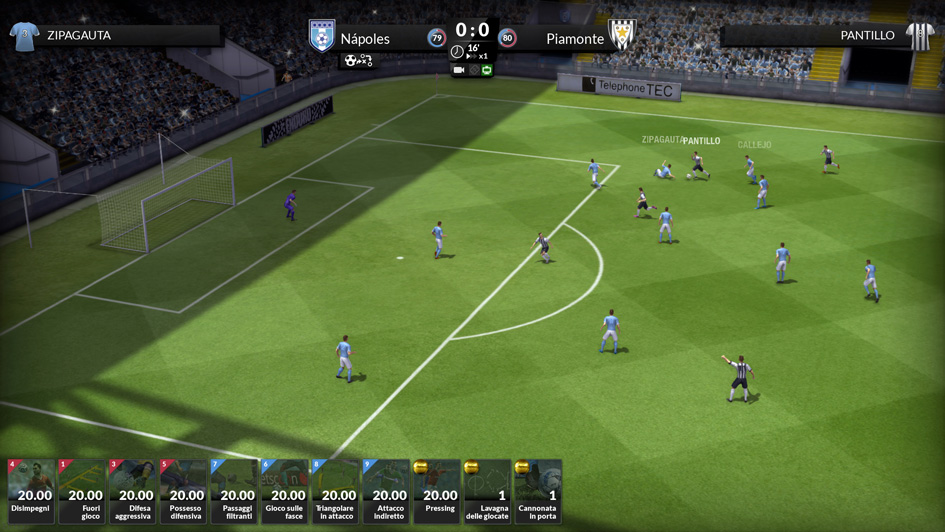The image size is (945, 532).
Task: Toggle the green TV broadcast icon
Action: [487, 70]
